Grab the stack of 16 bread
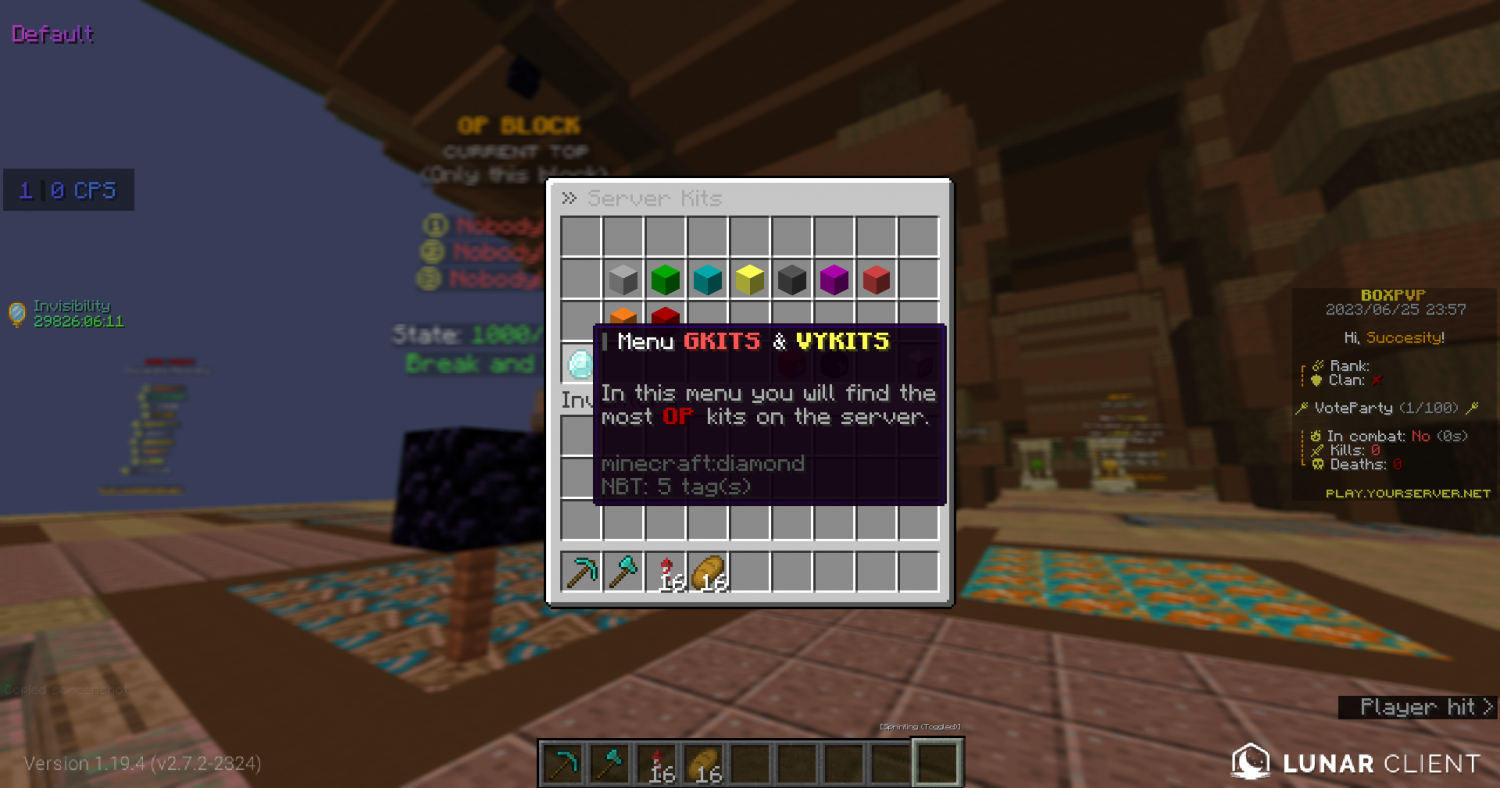The image size is (1500, 788). click(707, 568)
